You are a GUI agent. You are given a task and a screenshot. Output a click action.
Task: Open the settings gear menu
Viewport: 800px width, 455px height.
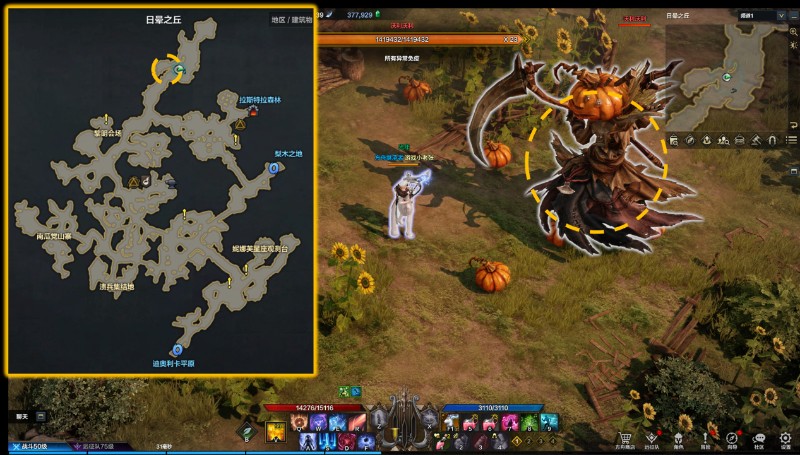pos(786,438)
